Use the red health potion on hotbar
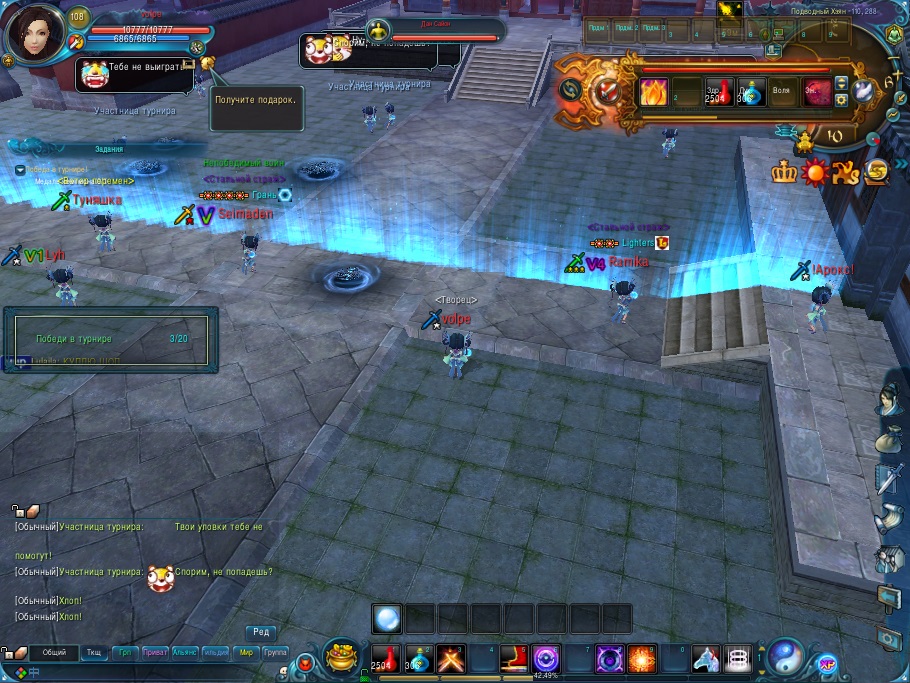The width and height of the screenshot is (910, 683). (385, 658)
